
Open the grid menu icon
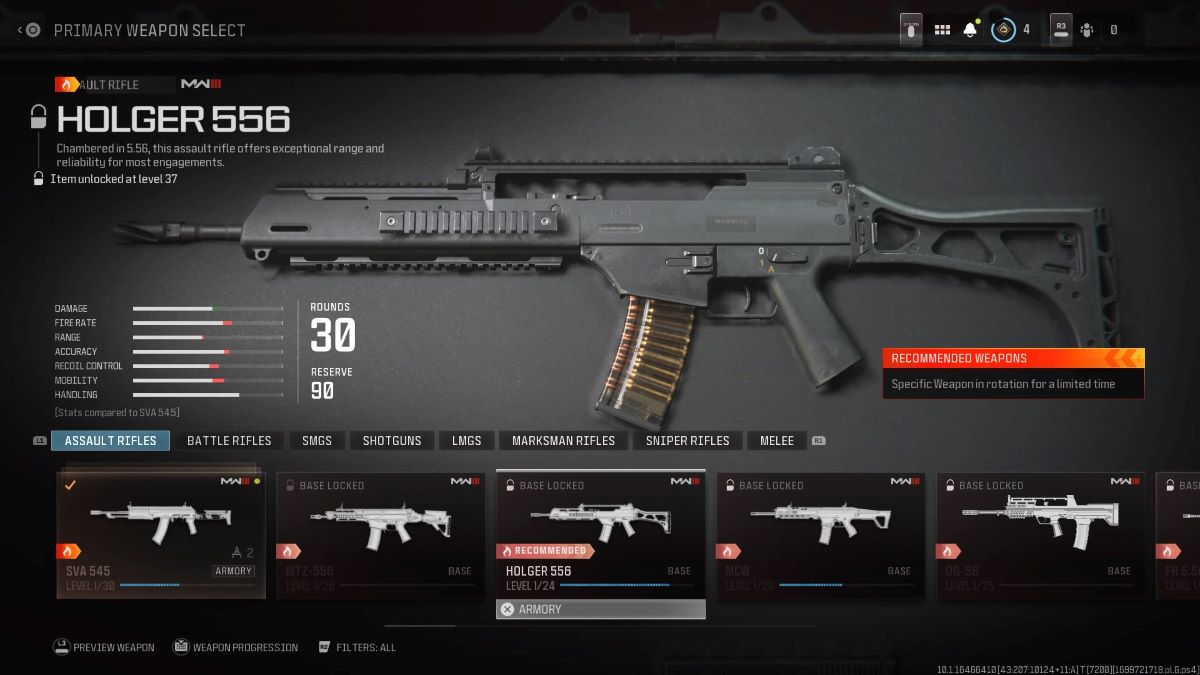coord(942,30)
